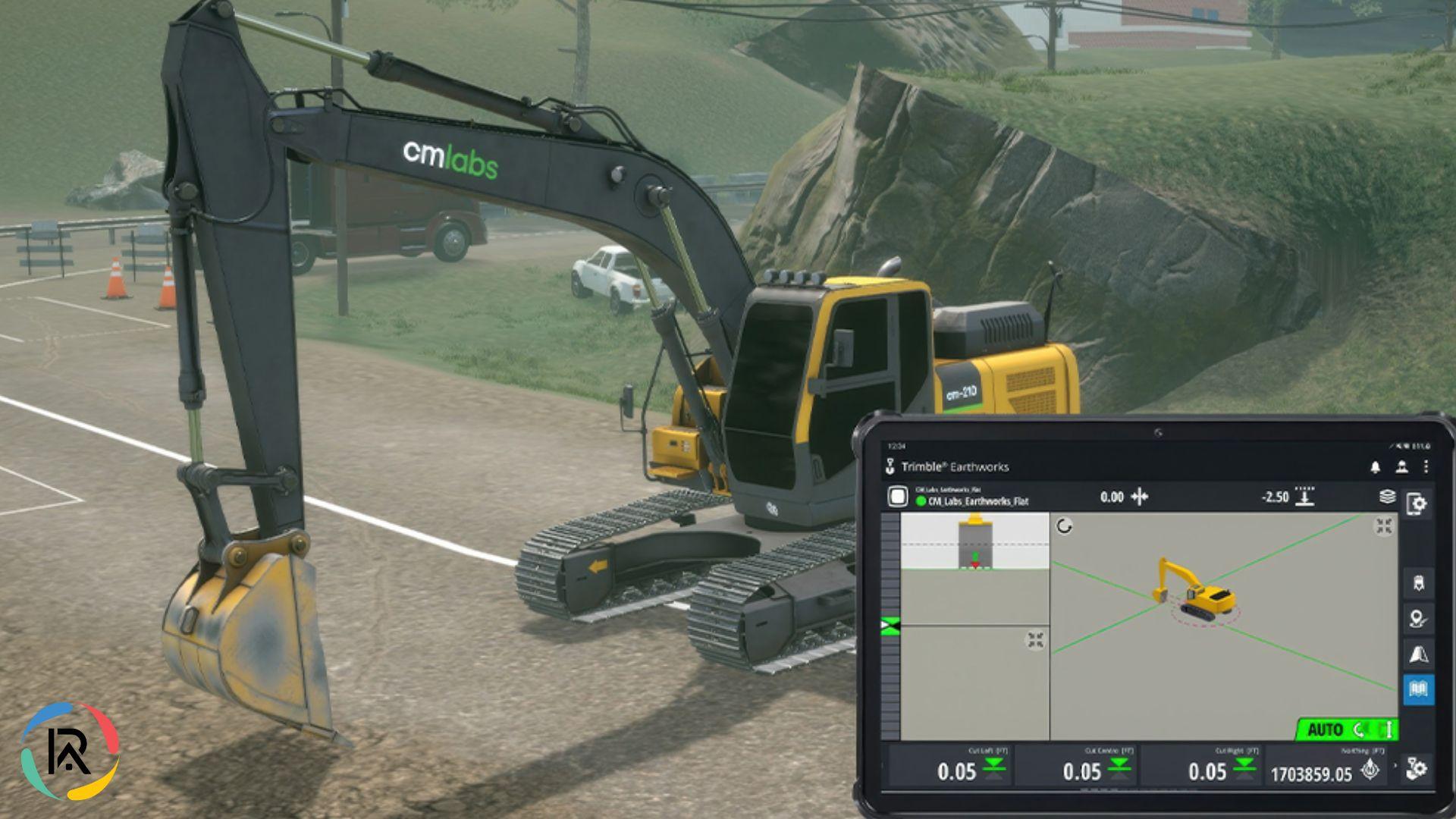
Task: Toggle the AUTO grade control mode
Action: (x=1326, y=728)
